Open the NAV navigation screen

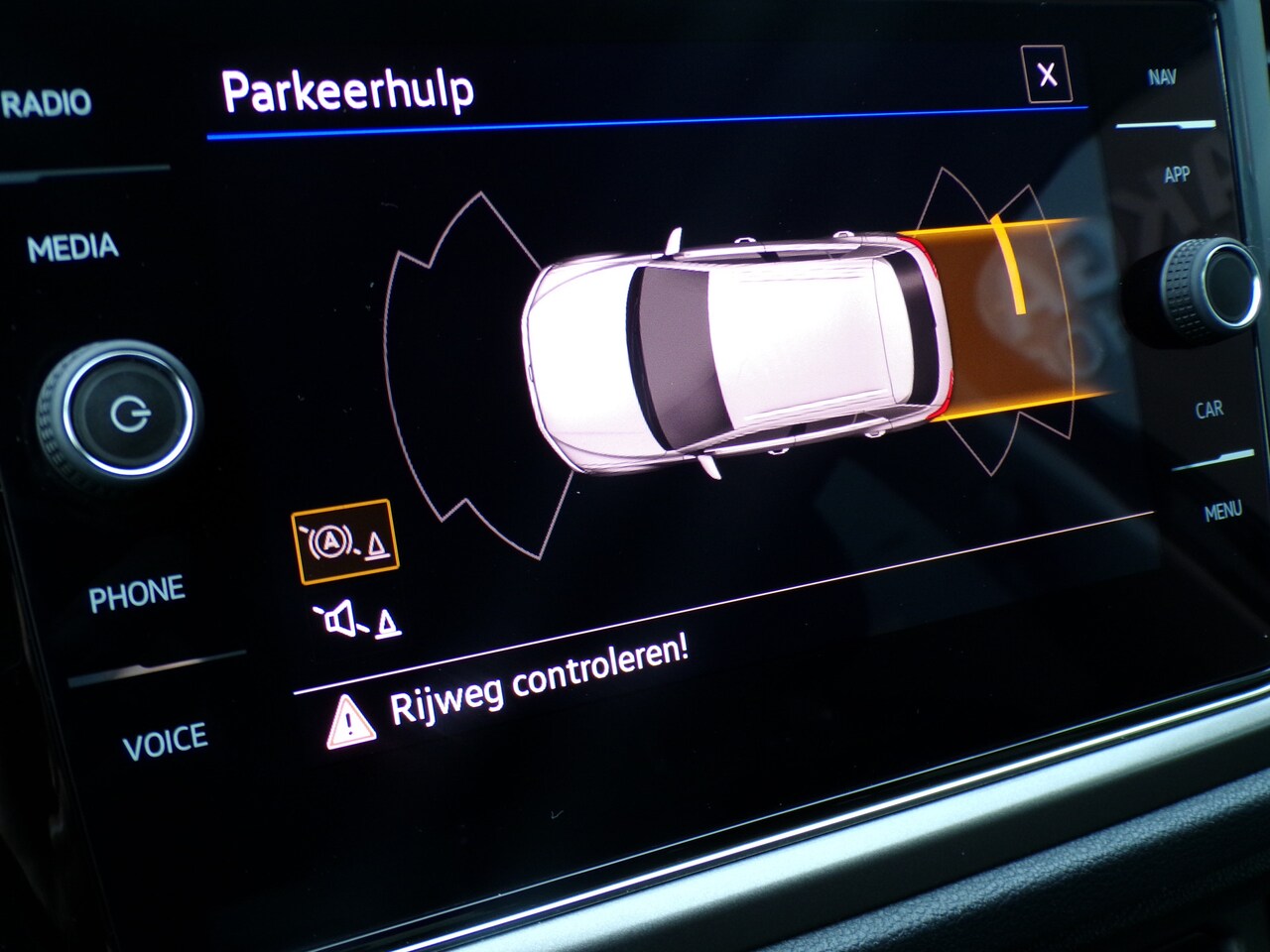[x=1162, y=77]
